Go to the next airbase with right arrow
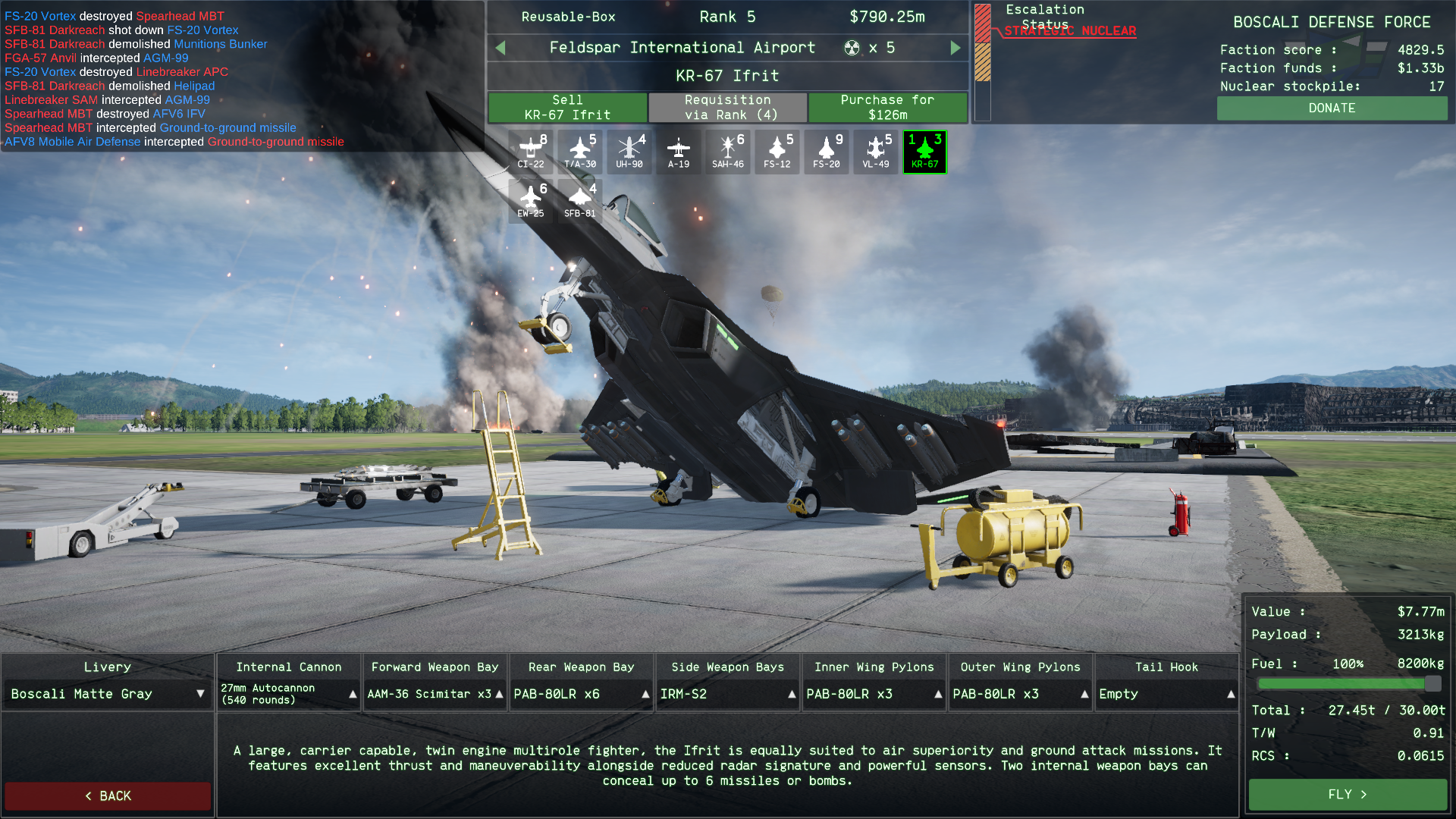 [955, 48]
